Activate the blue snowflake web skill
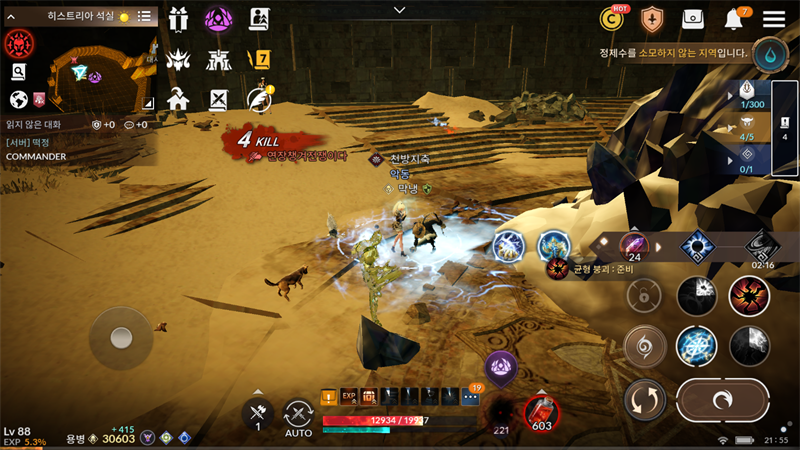Viewport: 800px width, 450px height. coord(696,346)
